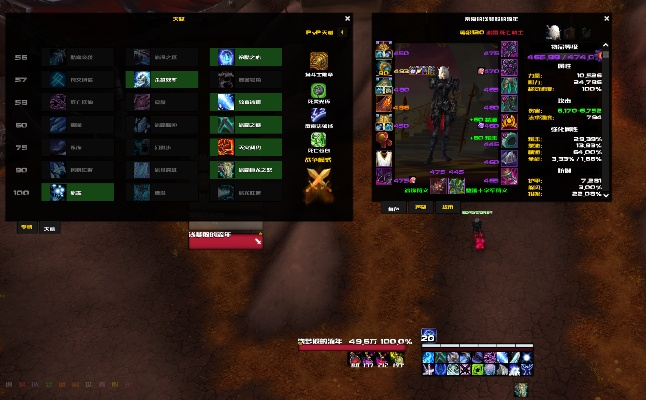The width and height of the screenshot is (646, 400).
Task: Collapse the PvP talents side panel arrow
Action: click(344, 32)
